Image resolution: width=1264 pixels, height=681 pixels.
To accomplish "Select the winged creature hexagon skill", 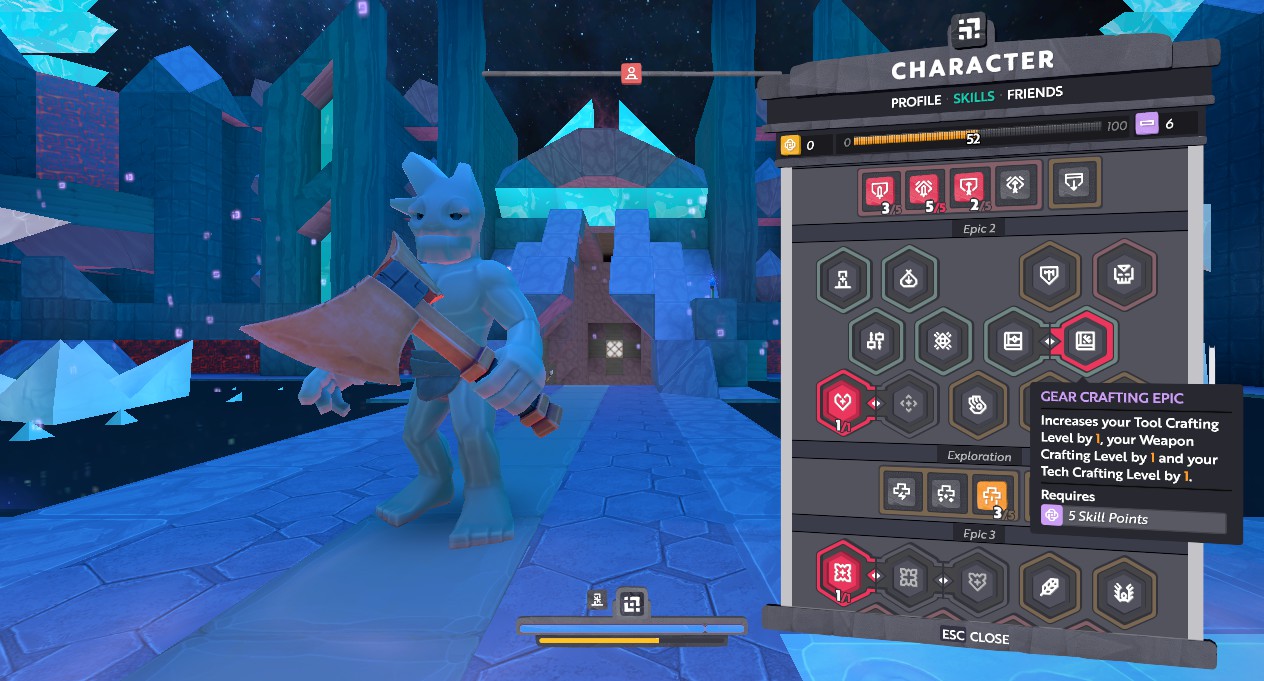I will (x=1124, y=588).
